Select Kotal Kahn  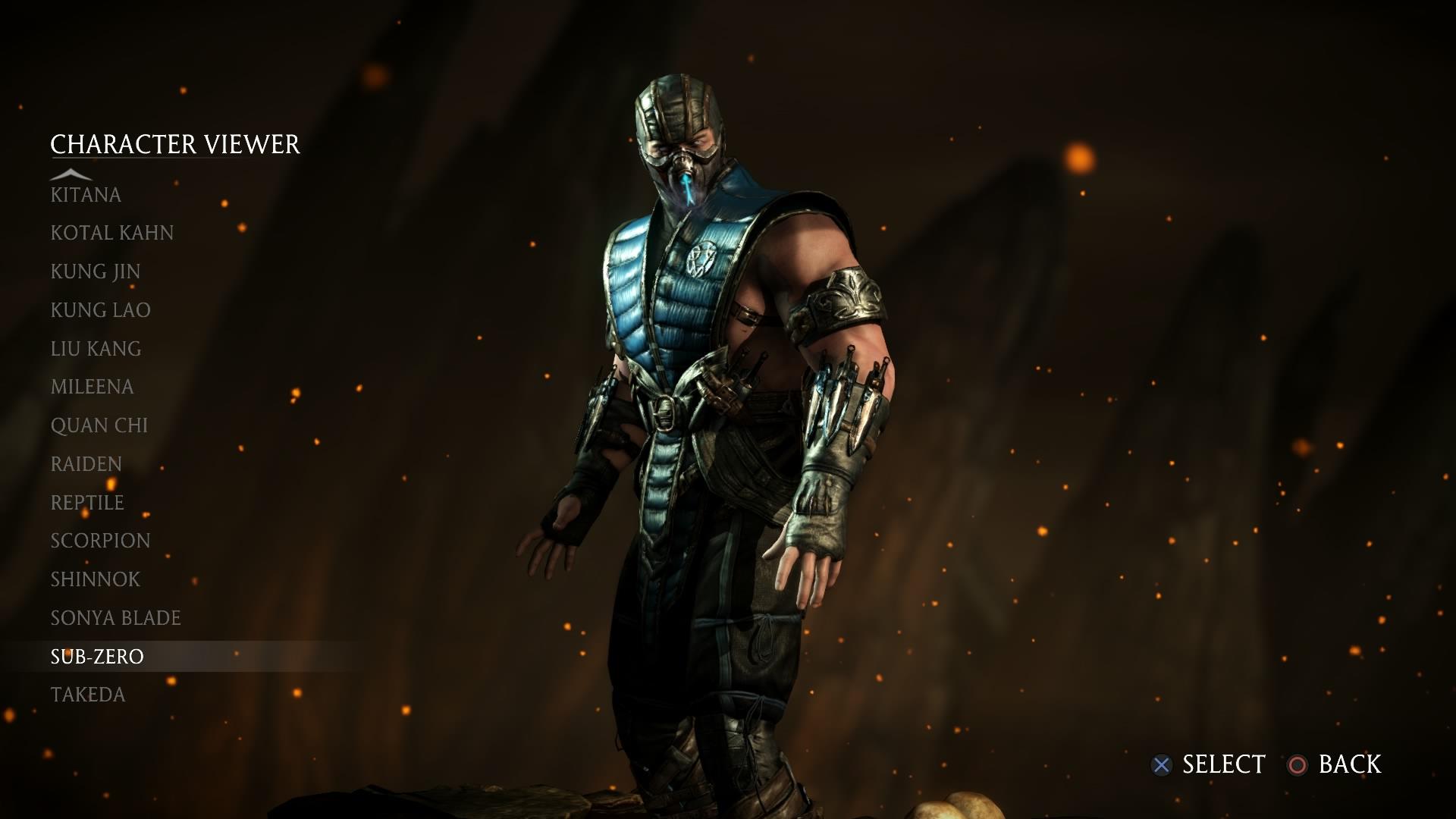click(x=111, y=234)
